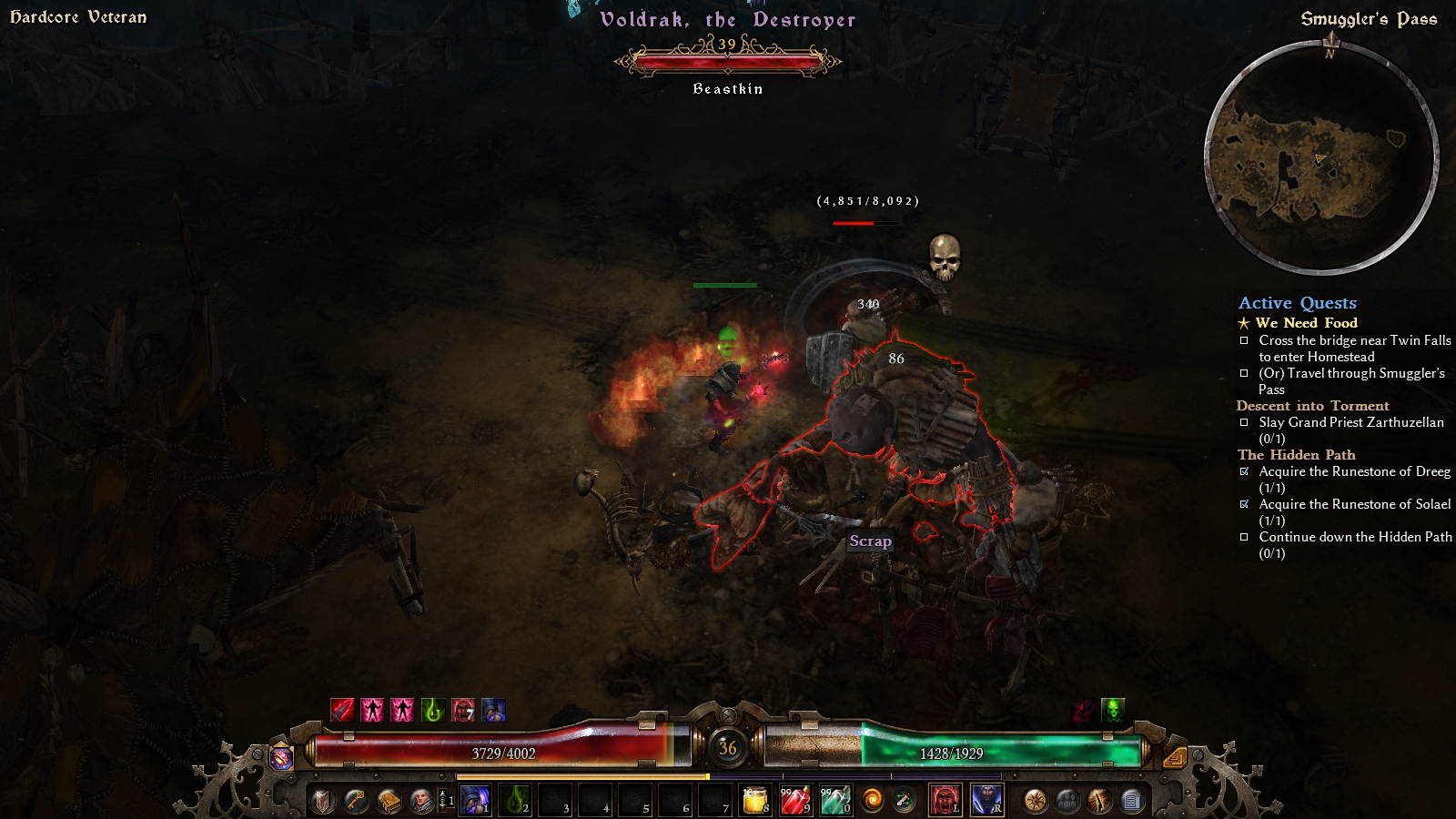
Task: Use the green swirl skill in slot 2
Action: [515, 800]
